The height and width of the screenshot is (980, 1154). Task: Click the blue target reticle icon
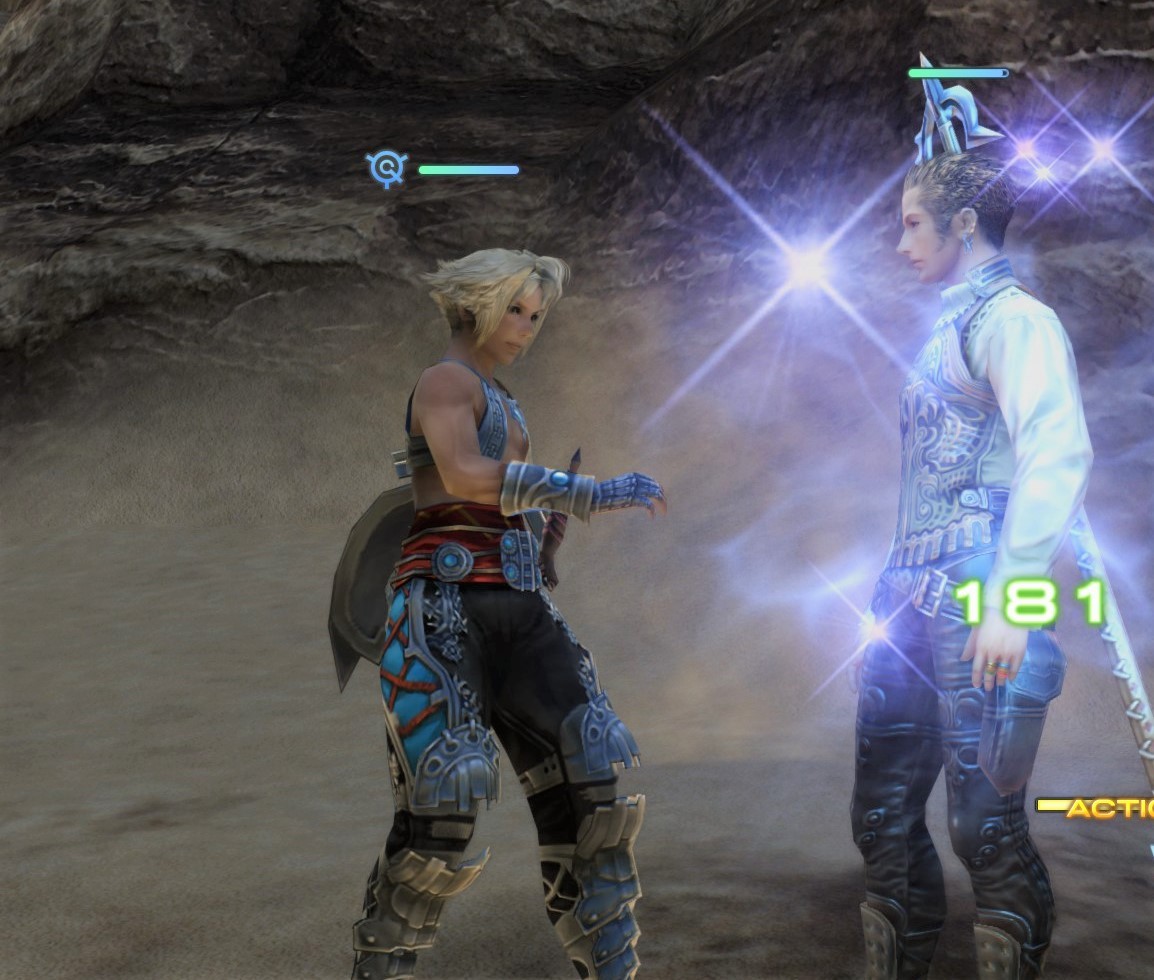(385, 168)
